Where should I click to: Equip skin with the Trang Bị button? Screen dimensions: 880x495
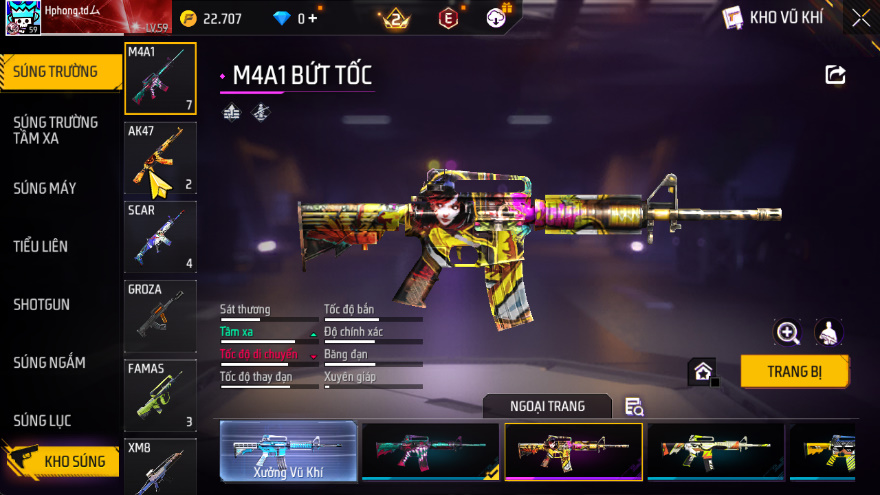[794, 372]
